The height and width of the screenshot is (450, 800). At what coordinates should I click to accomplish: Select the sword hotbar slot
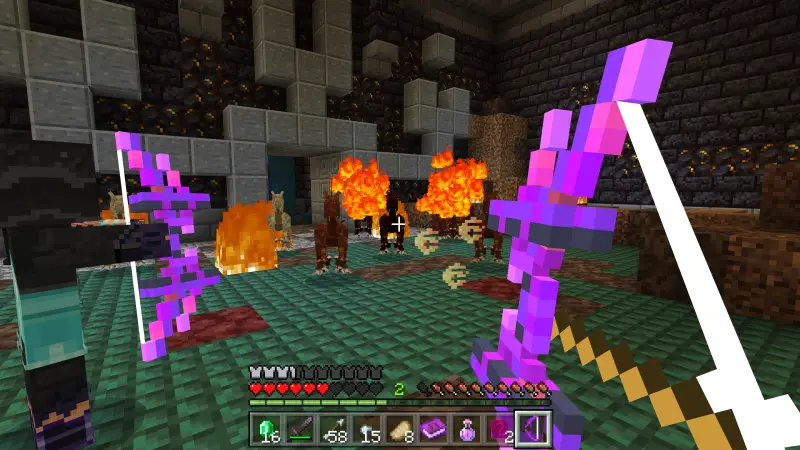301,429
